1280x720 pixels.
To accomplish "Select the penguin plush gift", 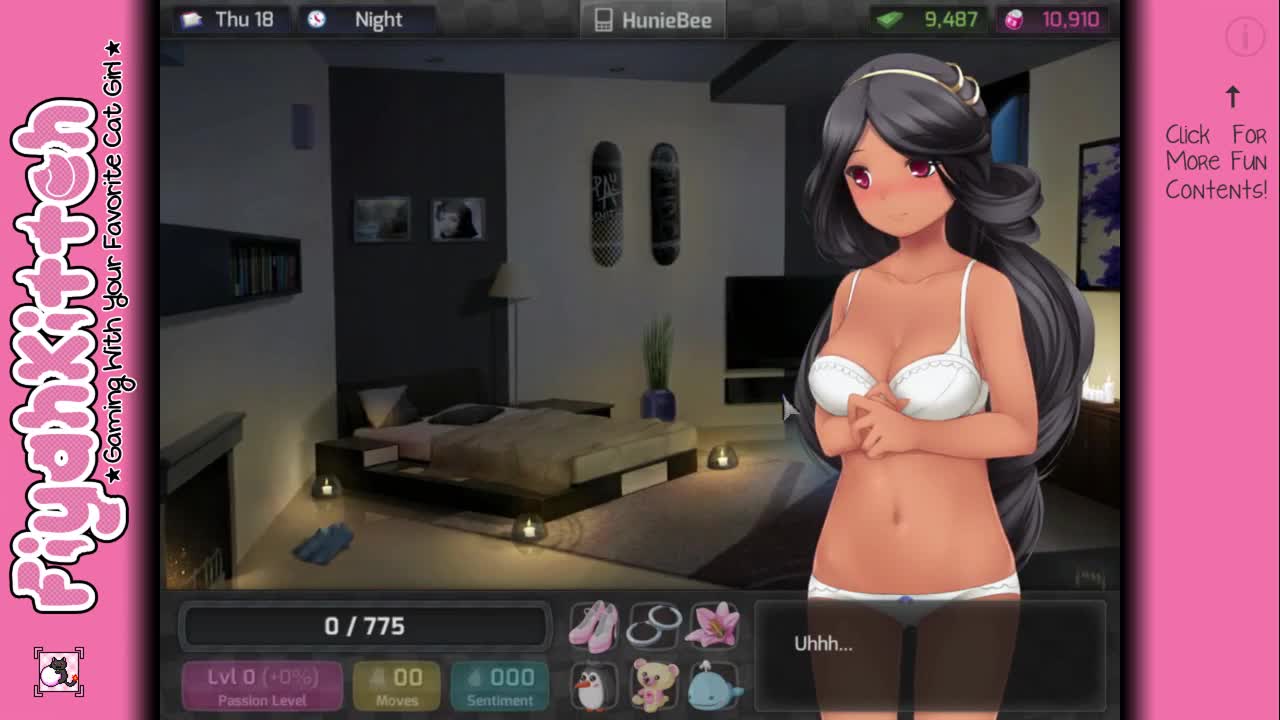I will click(x=594, y=686).
